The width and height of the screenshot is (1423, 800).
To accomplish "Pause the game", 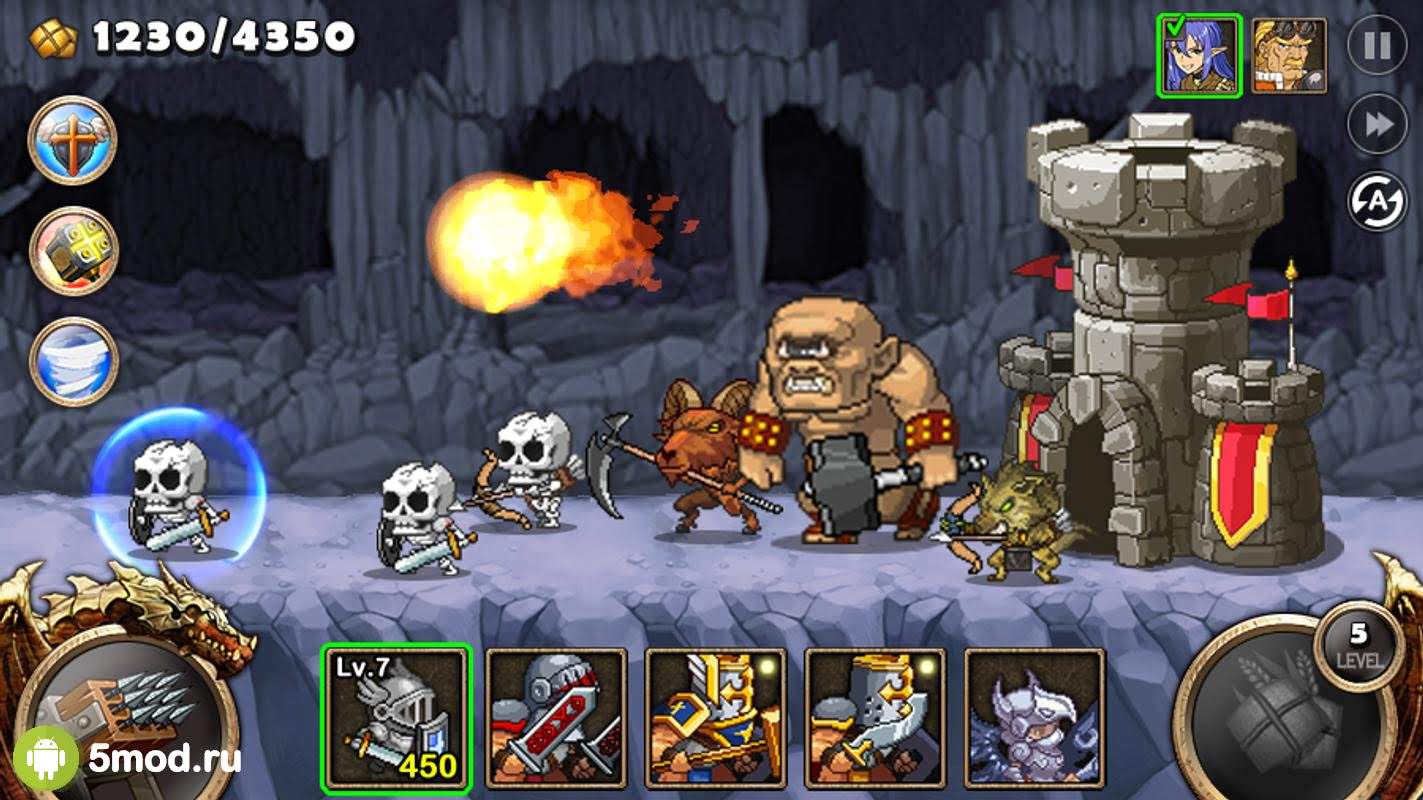I will pos(1376,46).
